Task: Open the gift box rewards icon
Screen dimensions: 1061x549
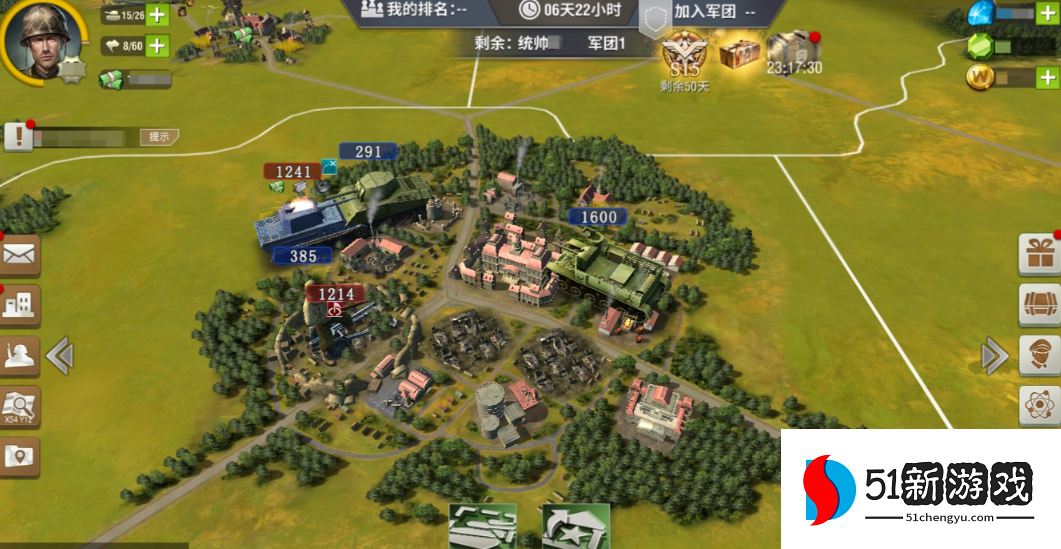Action: [1040, 255]
